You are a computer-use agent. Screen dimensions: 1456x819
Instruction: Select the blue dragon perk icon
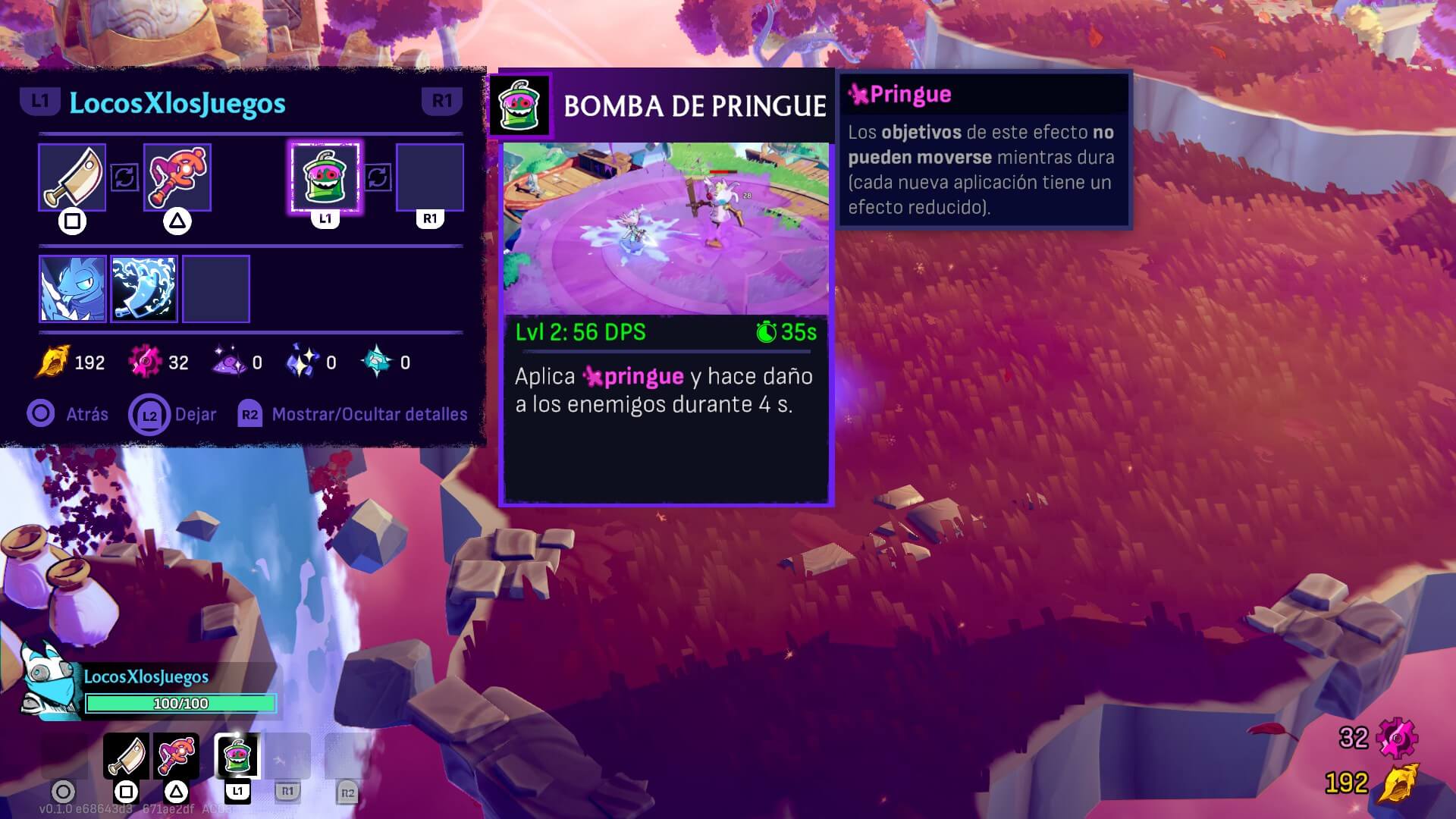click(72, 289)
